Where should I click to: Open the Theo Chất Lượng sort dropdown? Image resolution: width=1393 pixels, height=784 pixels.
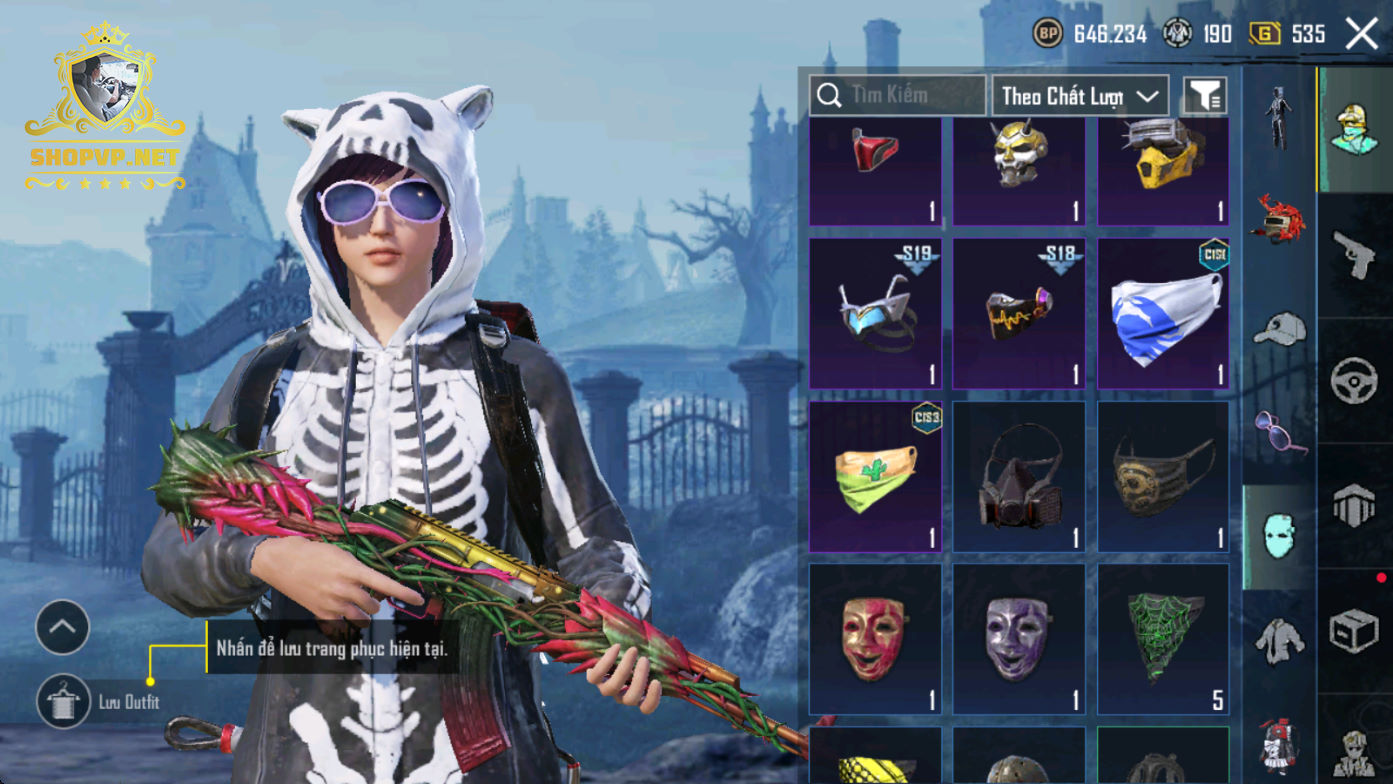click(x=1080, y=96)
